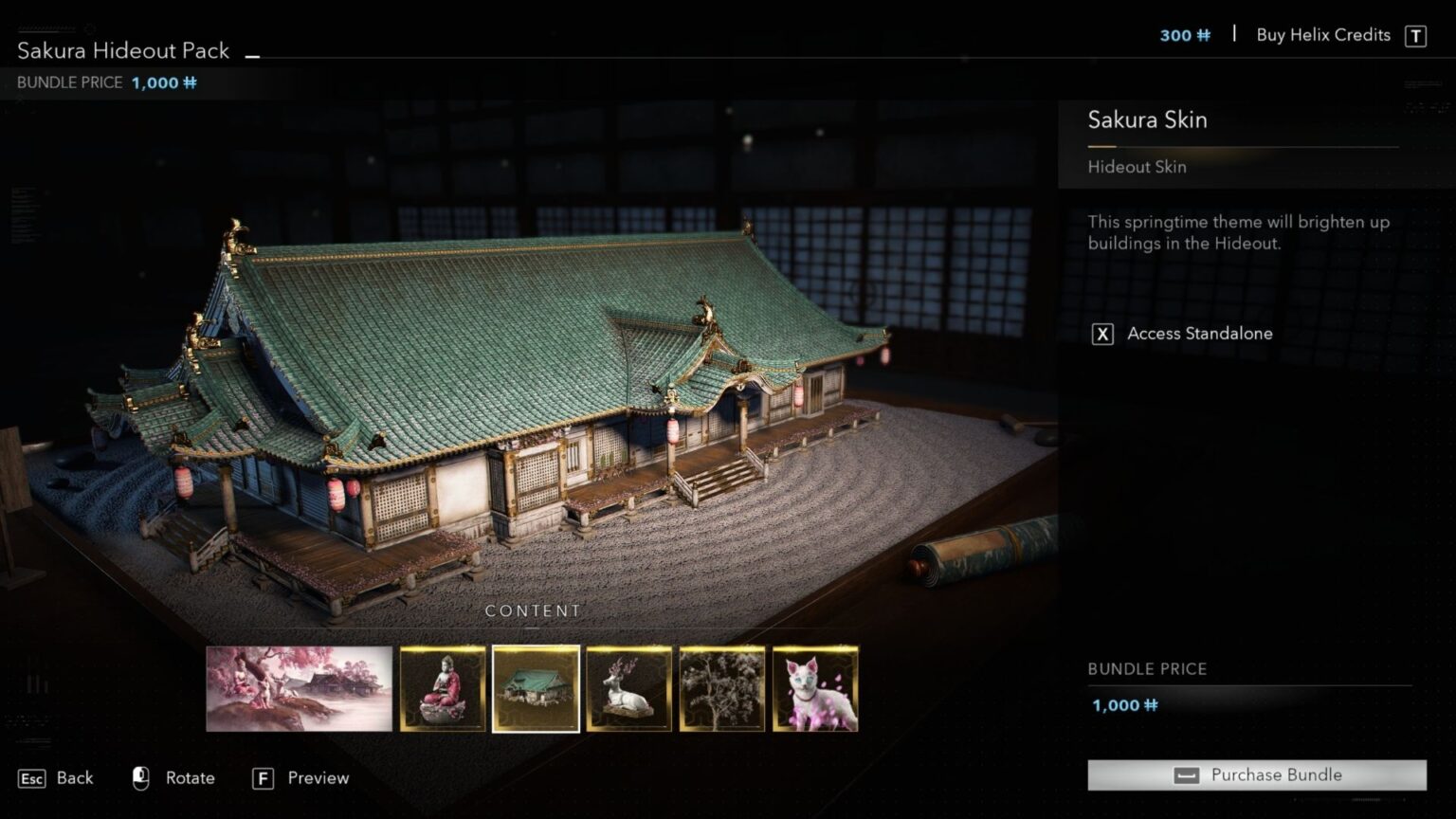Select the Buddha statue content icon
This screenshot has width=1456, height=819.
pyautogui.click(x=445, y=688)
